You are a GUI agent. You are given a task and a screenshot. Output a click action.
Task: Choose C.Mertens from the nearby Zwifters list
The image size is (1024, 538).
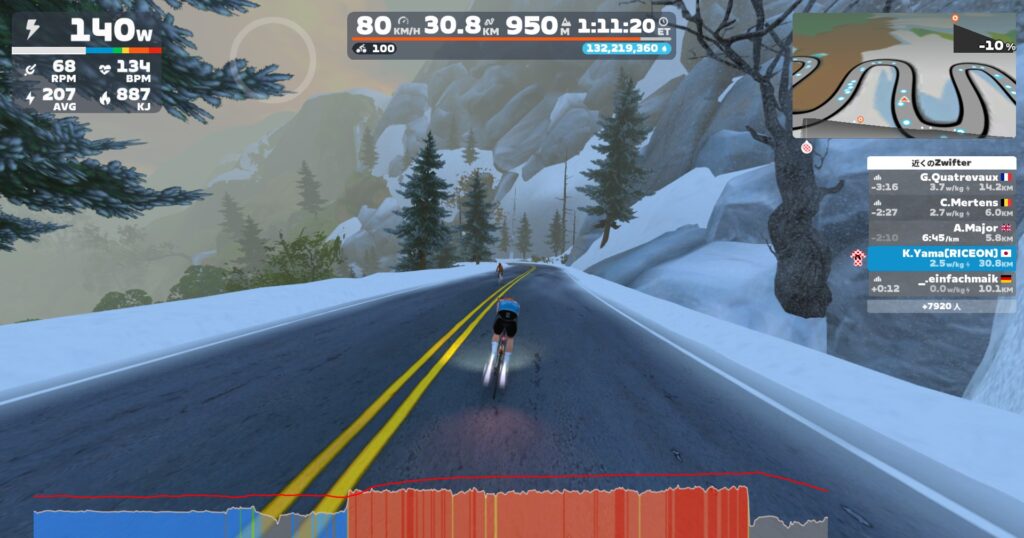click(941, 207)
